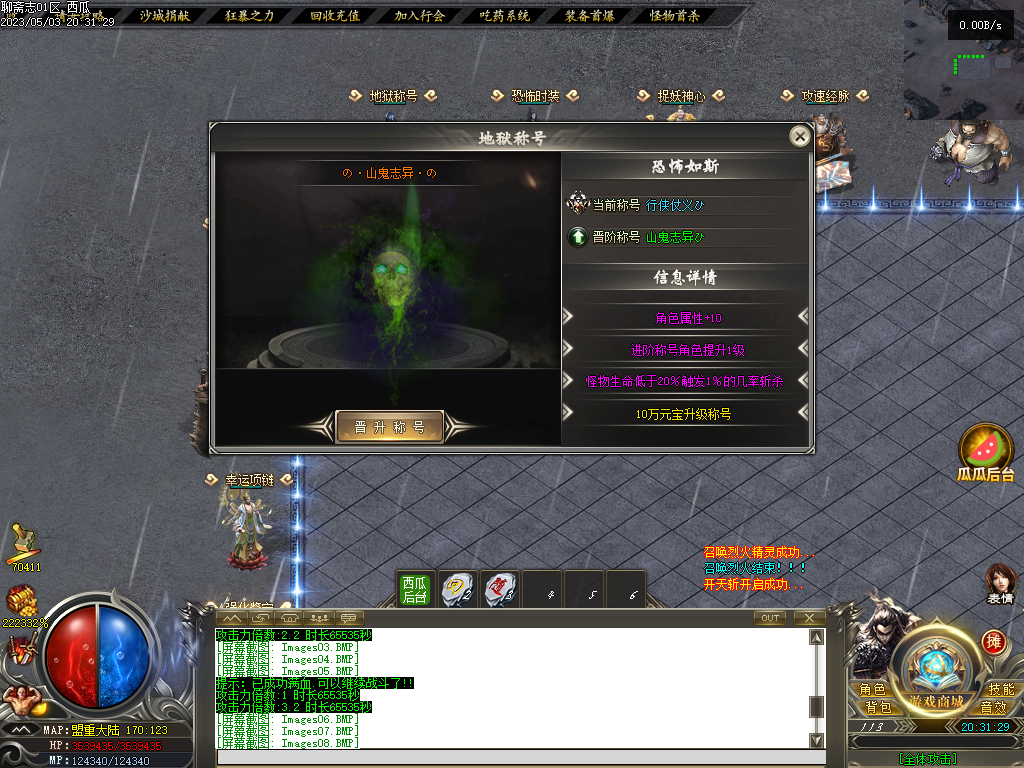Open the 技能 skills panel
The image size is (1024, 768).
pos(1000,689)
